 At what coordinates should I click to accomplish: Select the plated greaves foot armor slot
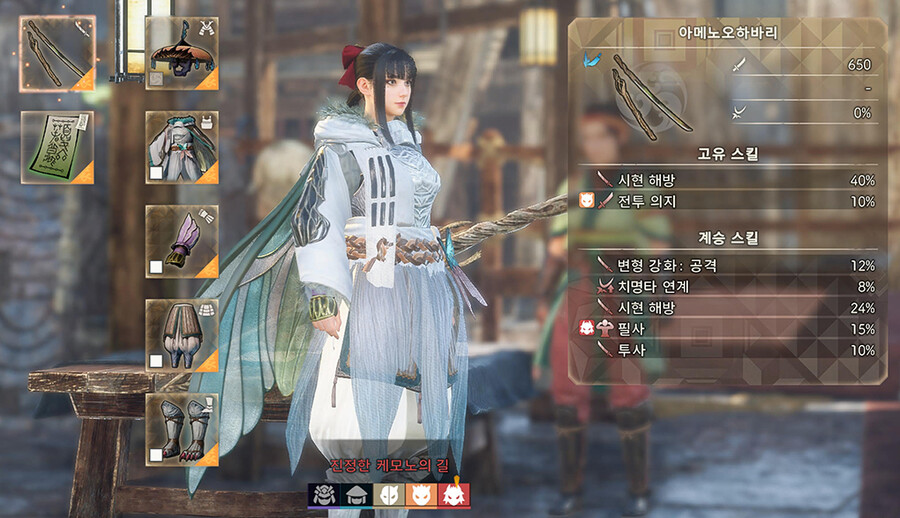(x=181, y=429)
